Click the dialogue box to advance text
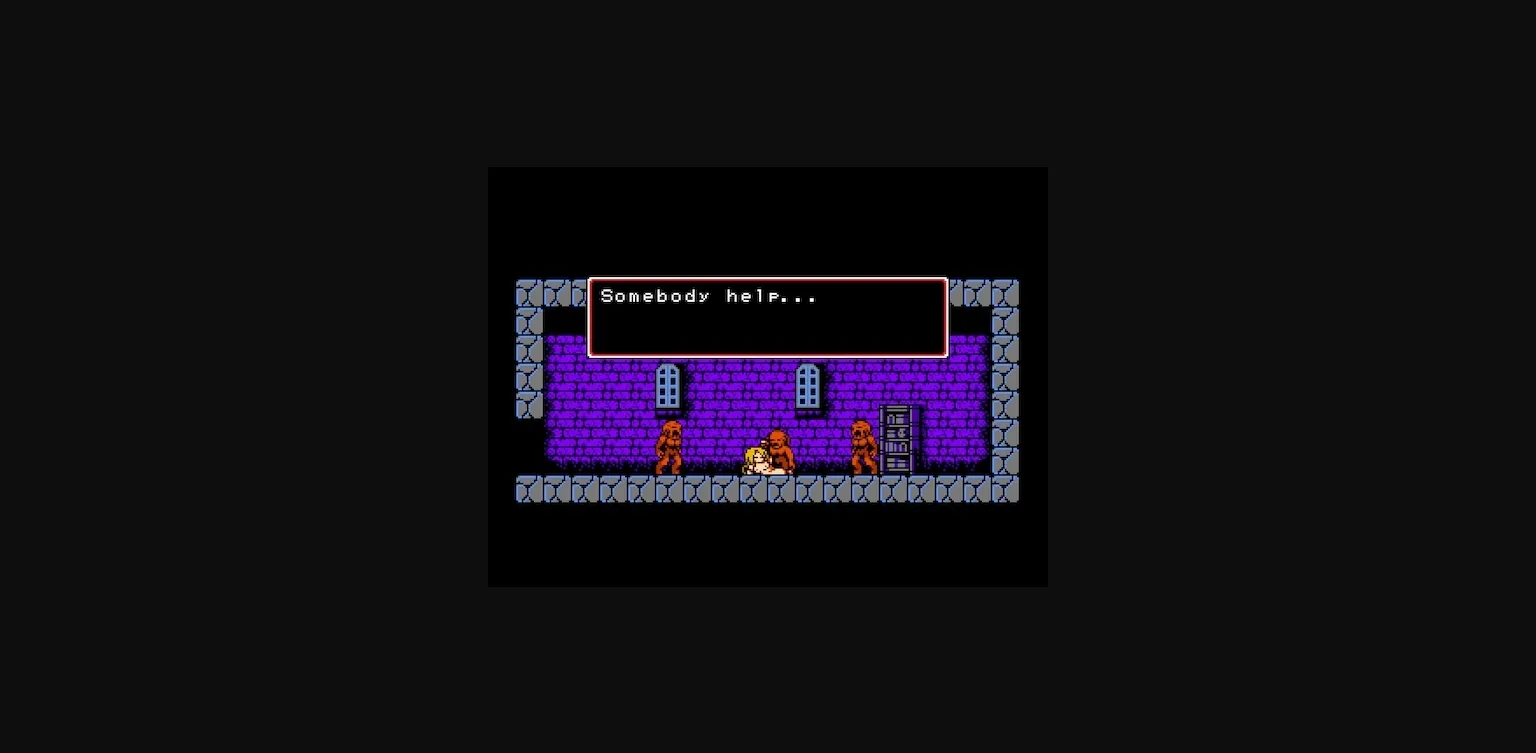Screen dimensions: 1536x753 [768, 330]
